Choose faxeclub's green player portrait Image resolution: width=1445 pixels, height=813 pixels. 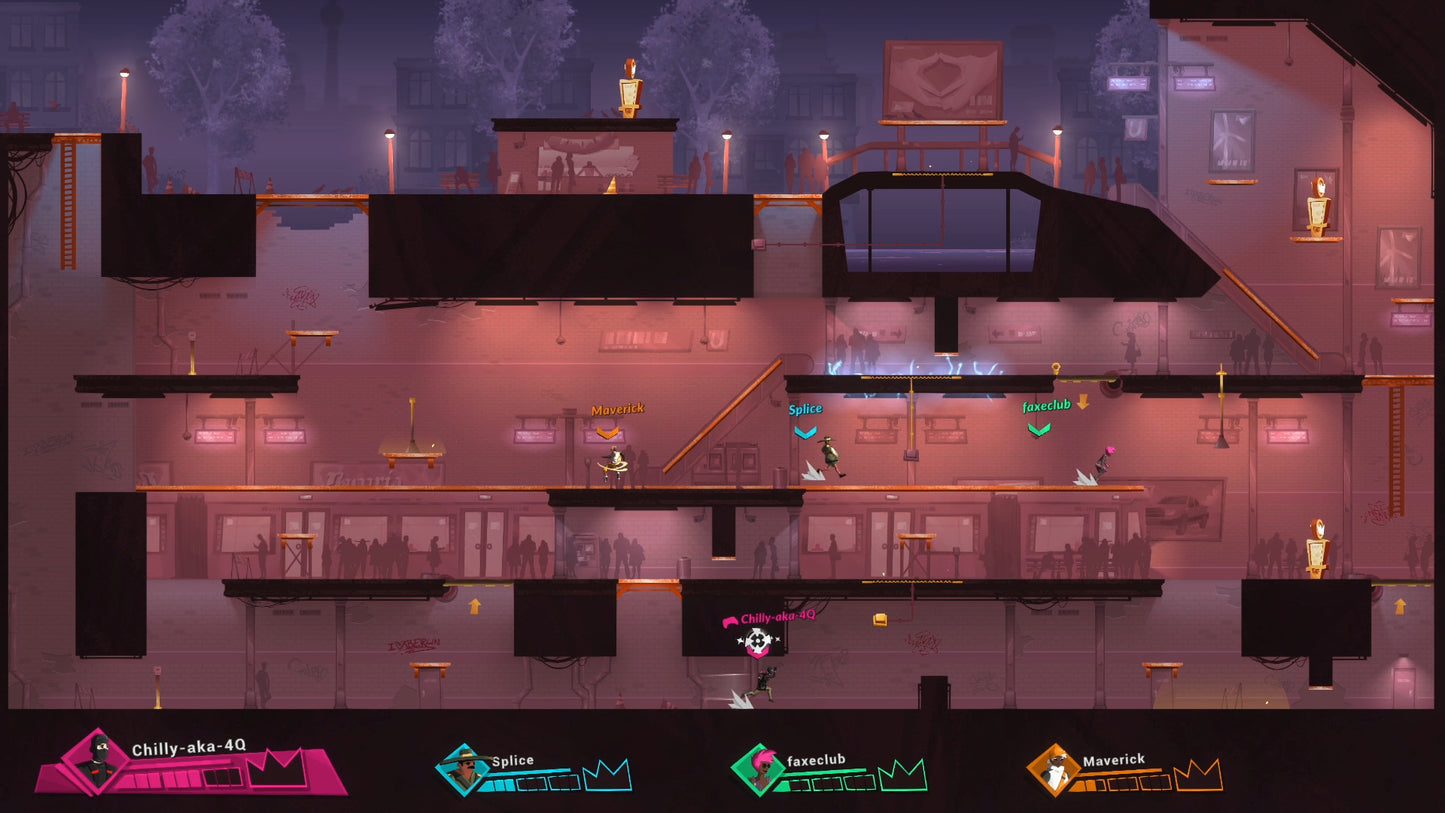pyautogui.click(x=759, y=769)
